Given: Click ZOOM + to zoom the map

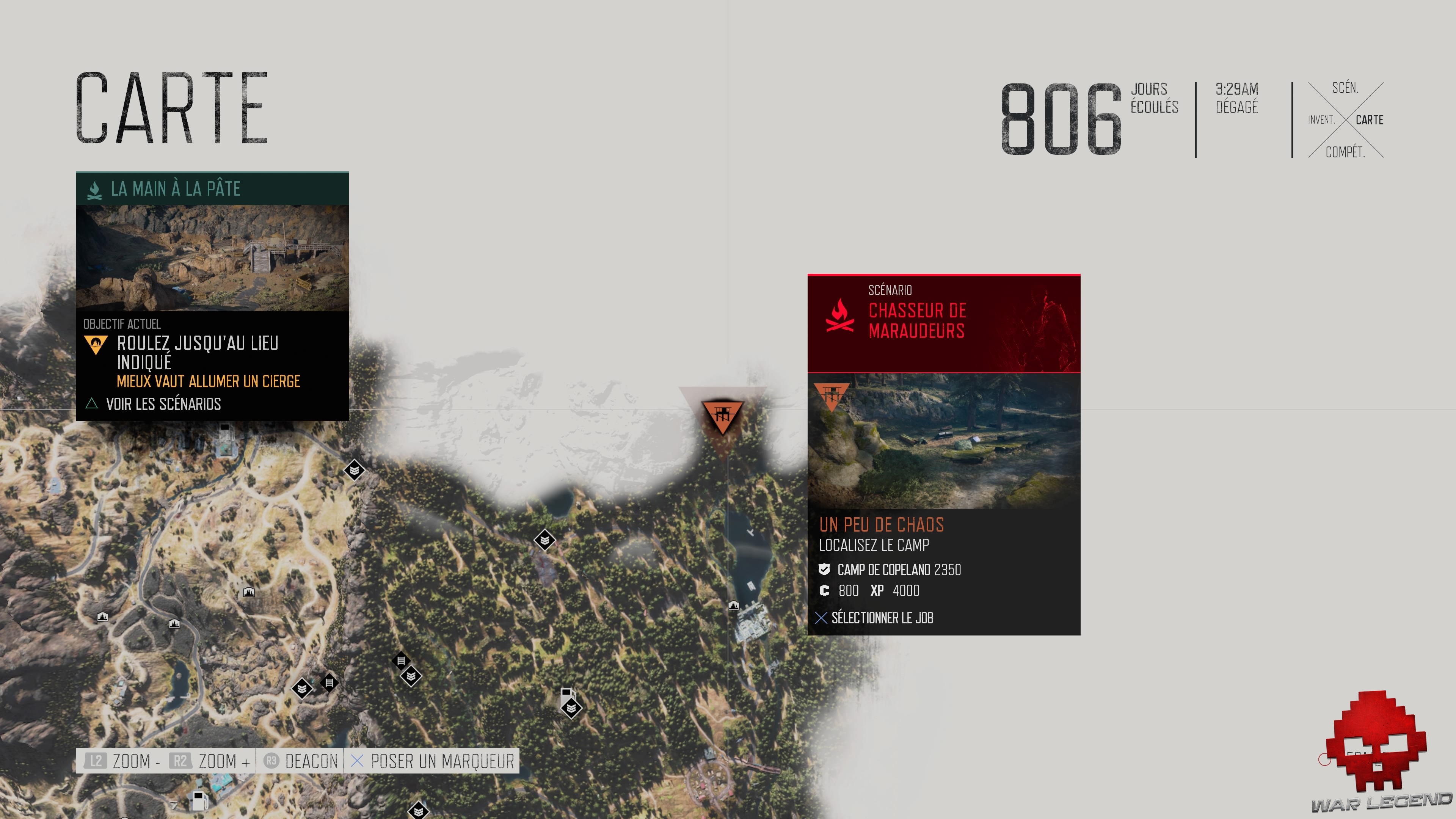Looking at the screenshot, I should (x=218, y=761).
